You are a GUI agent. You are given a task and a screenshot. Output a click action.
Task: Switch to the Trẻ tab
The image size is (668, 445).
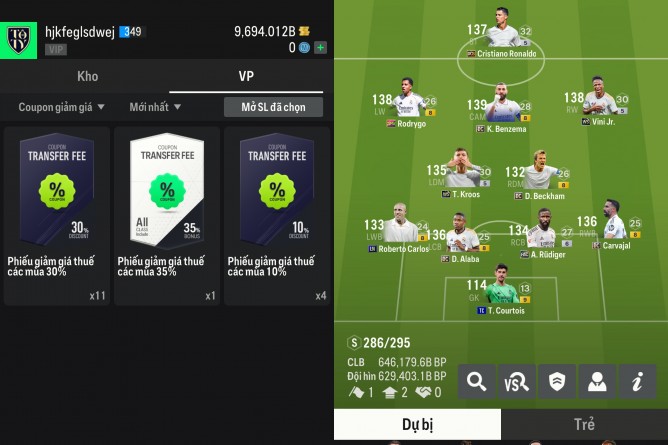(x=584, y=424)
